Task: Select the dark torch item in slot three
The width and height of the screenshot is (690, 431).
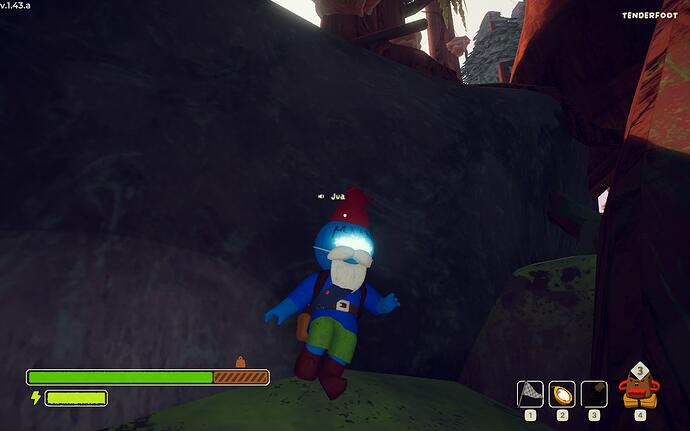Action: [x=594, y=393]
